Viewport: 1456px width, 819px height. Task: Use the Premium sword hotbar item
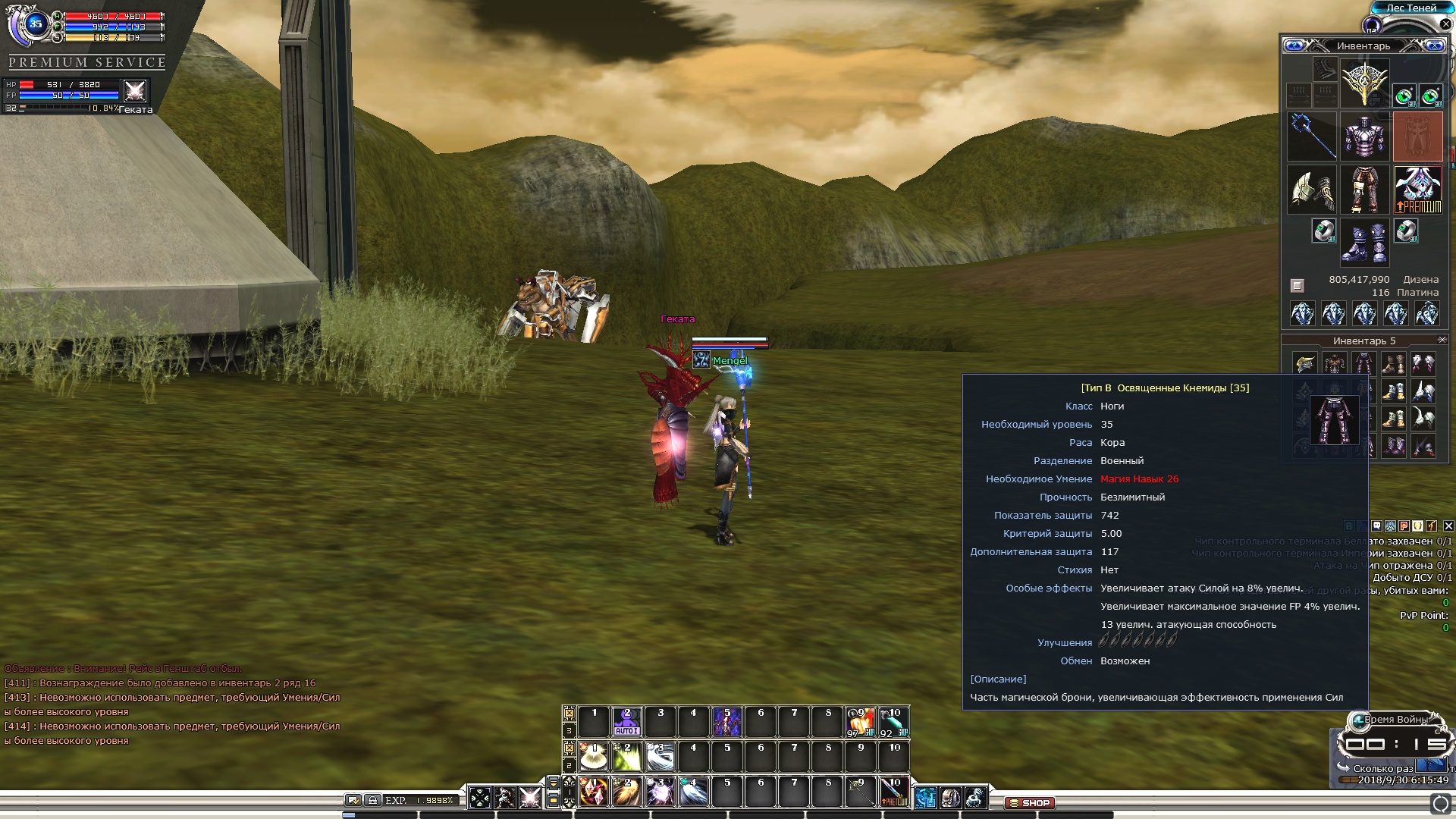pyautogui.click(x=893, y=792)
